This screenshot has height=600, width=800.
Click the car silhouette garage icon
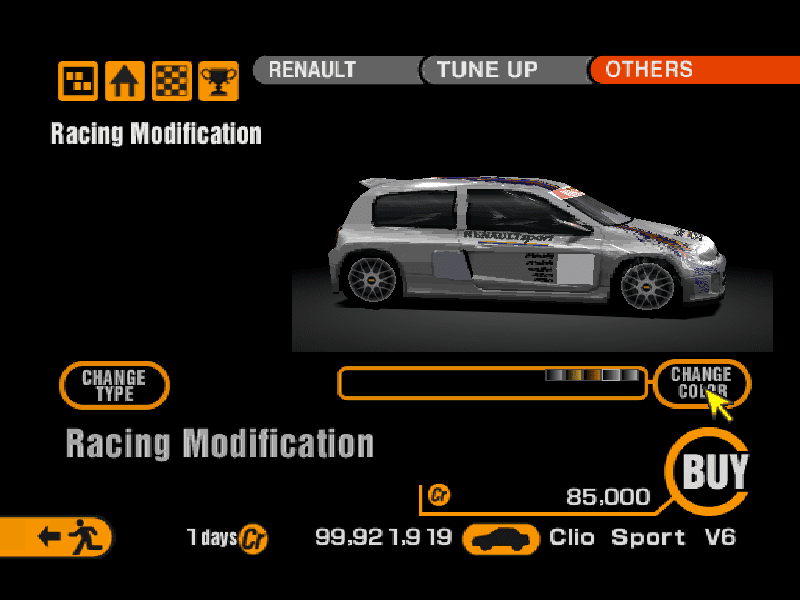pyautogui.click(x=502, y=539)
